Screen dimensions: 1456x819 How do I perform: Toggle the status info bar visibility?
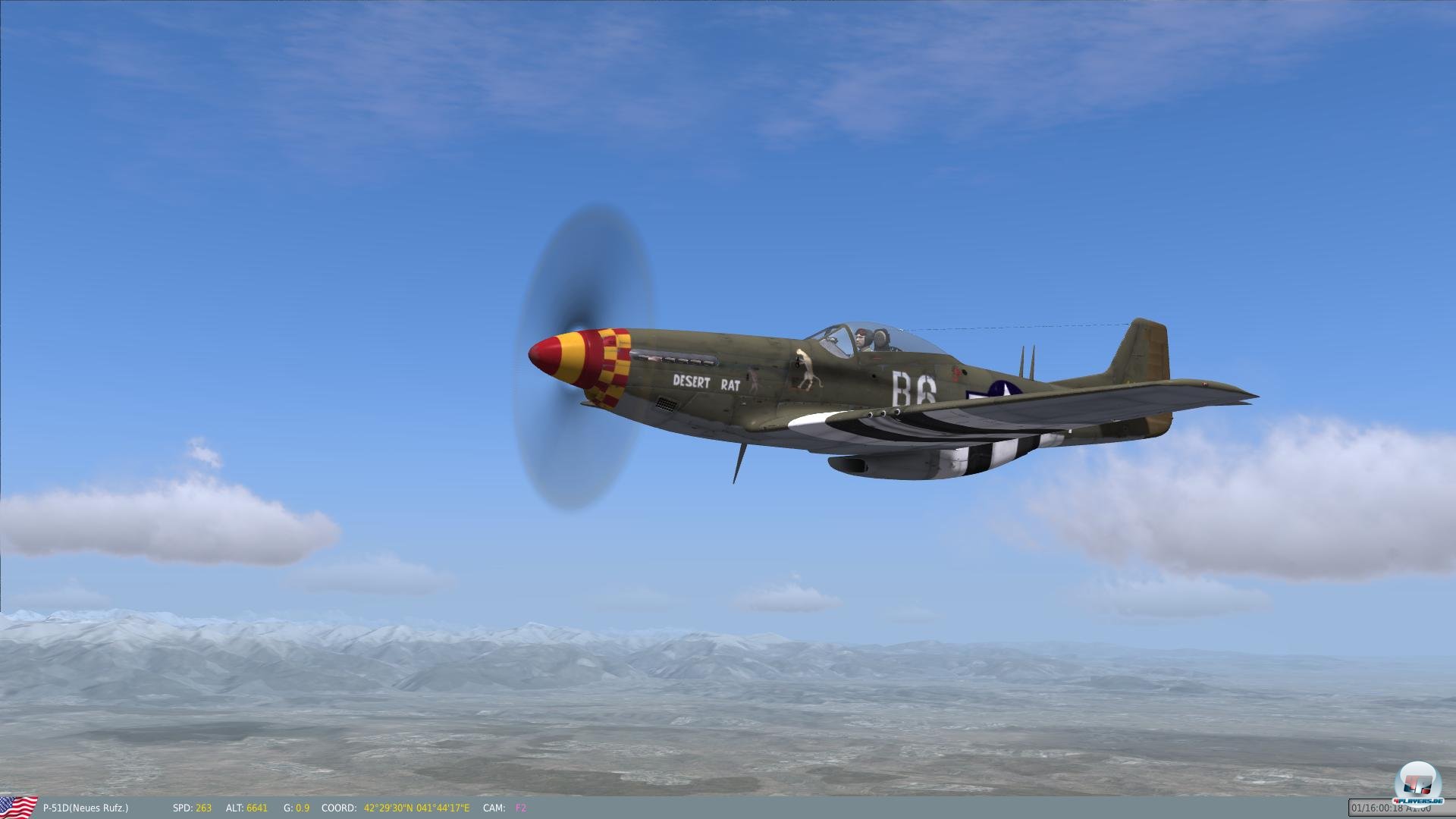click(x=728, y=808)
